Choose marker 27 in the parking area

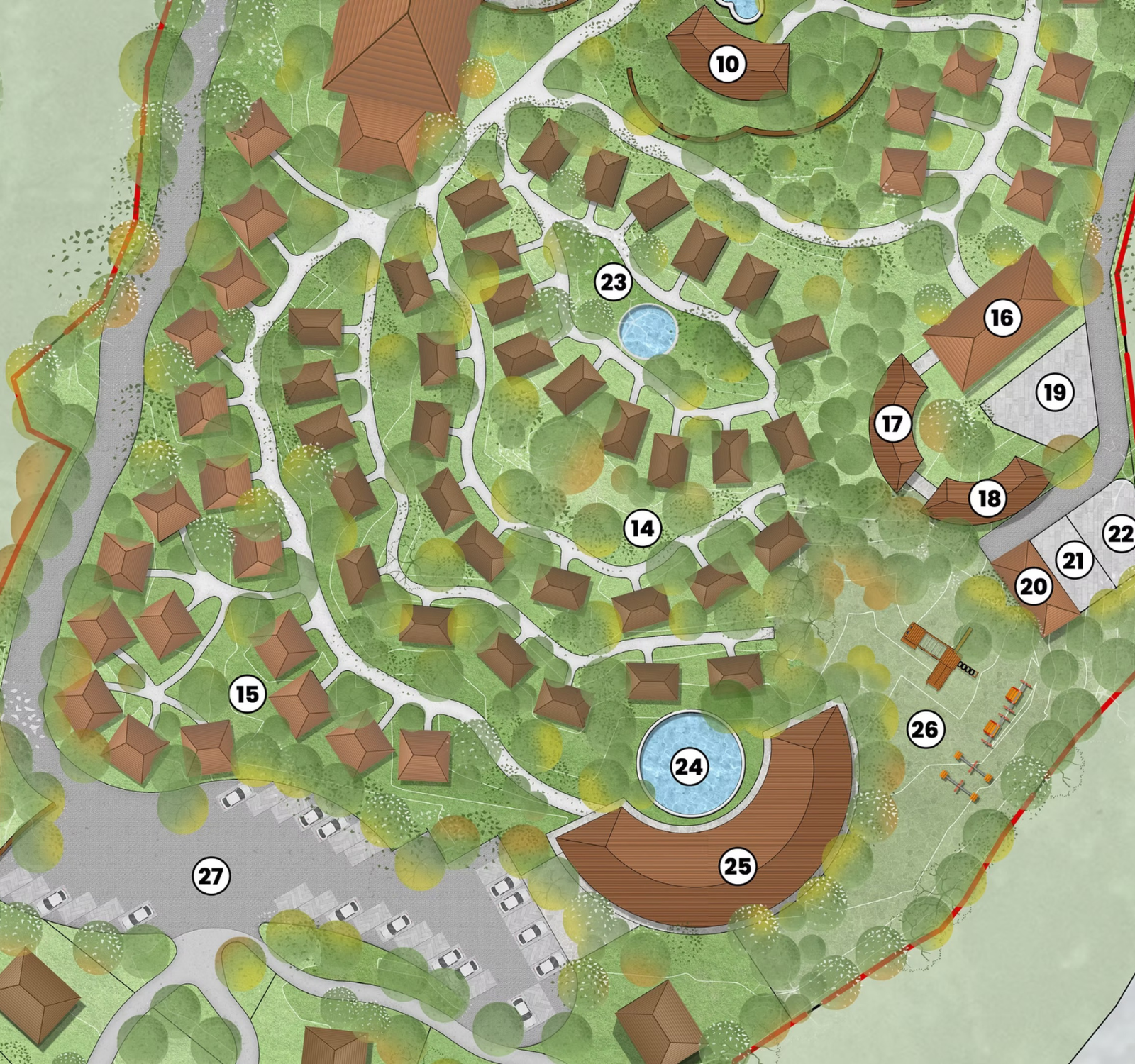(211, 877)
